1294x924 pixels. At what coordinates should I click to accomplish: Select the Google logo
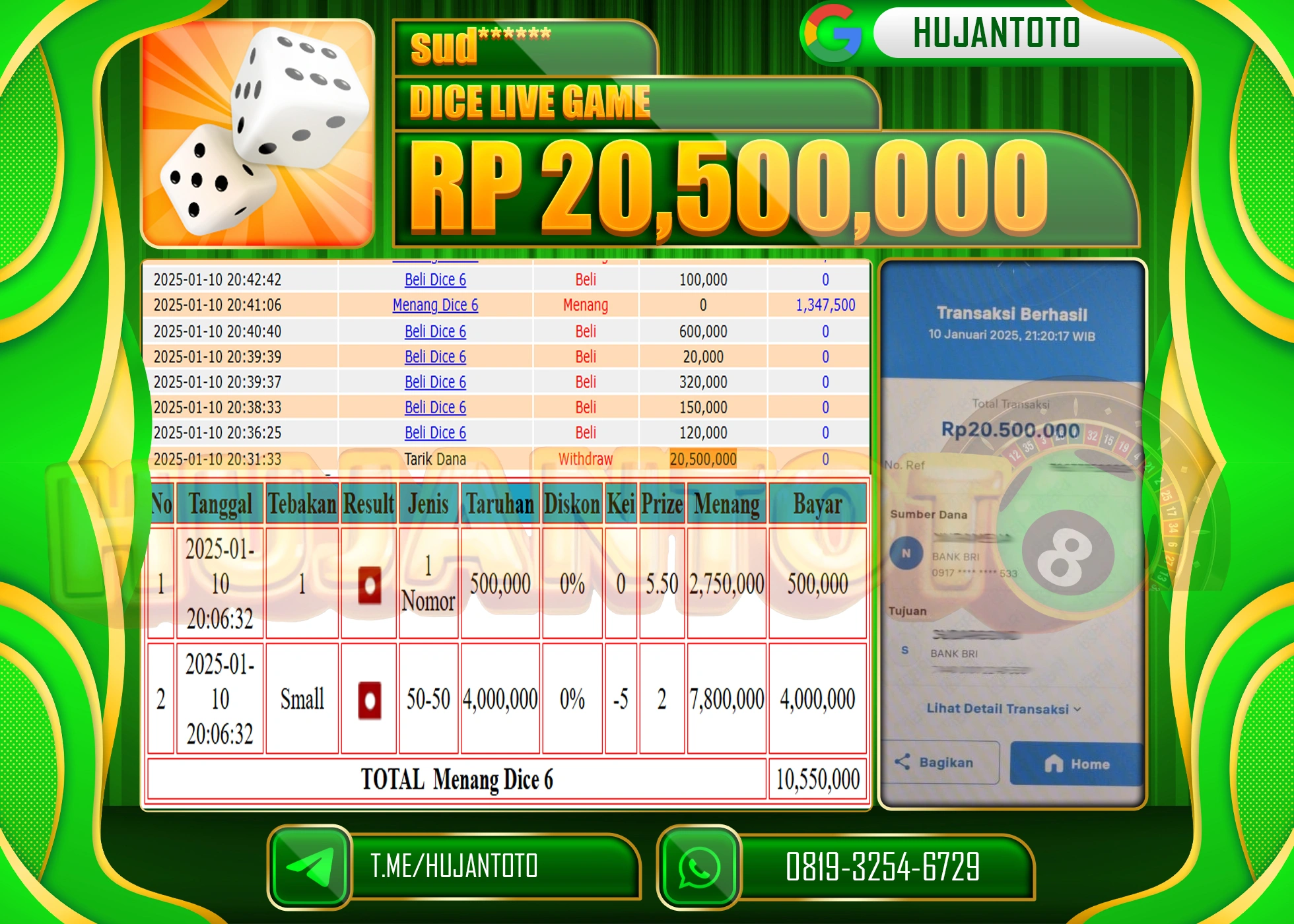pyautogui.click(x=833, y=33)
